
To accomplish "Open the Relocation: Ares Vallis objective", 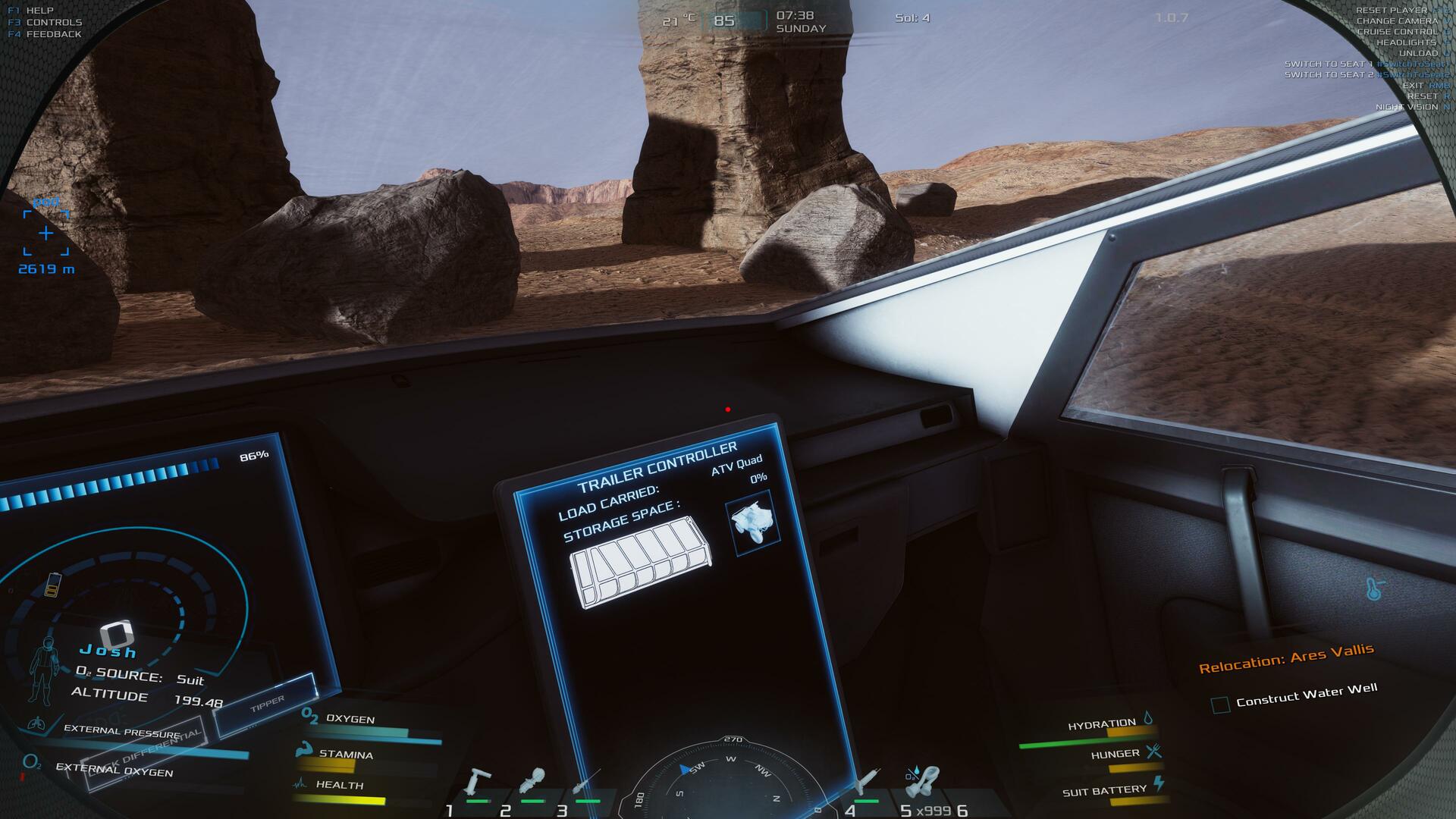I will pos(1285,658).
